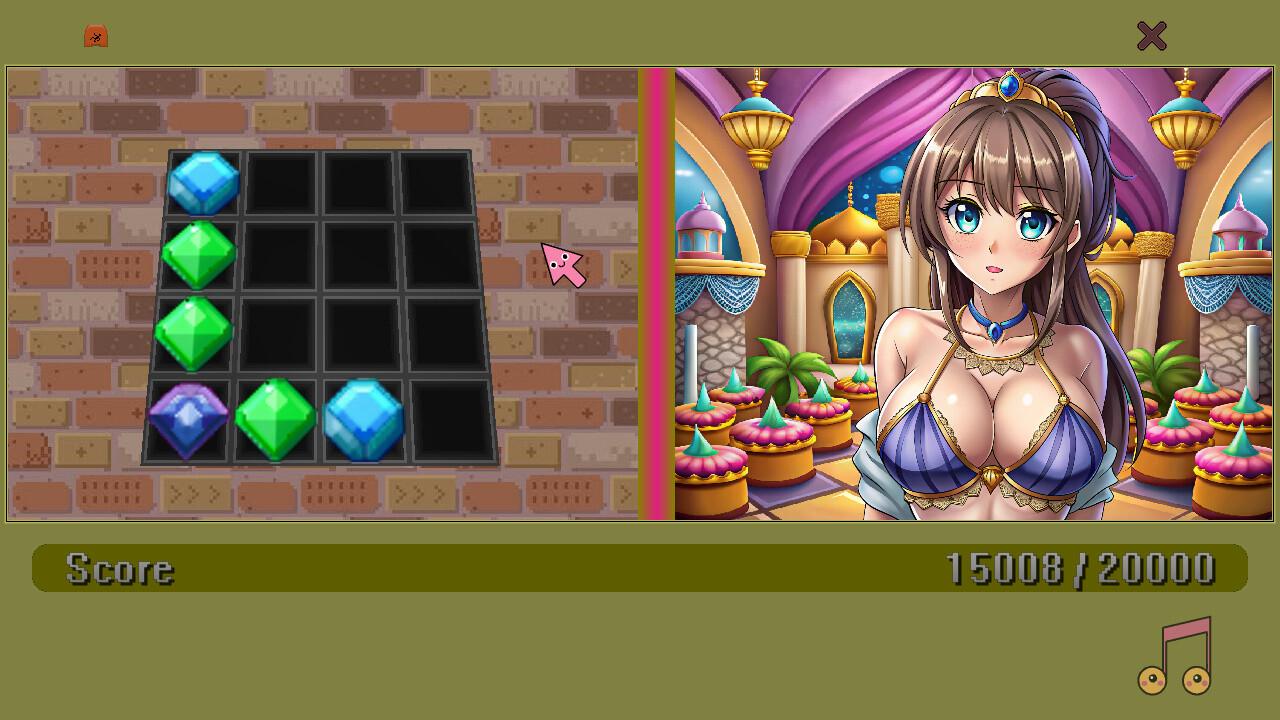This screenshot has height=720, width=1280.
Task: Click the Score label at the bottom
Action: pyautogui.click(x=118, y=568)
